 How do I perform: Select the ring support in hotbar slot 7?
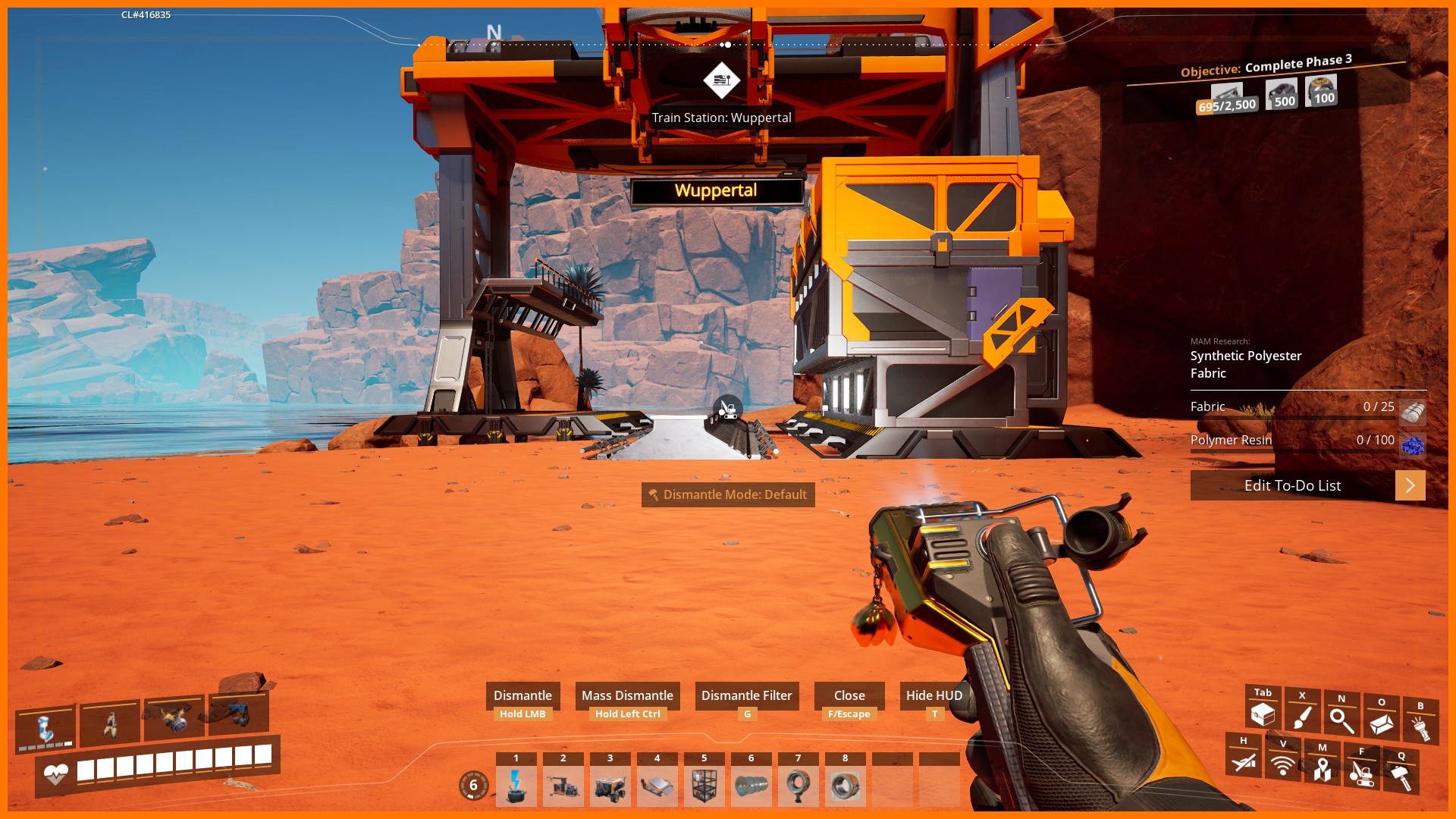(799, 786)
